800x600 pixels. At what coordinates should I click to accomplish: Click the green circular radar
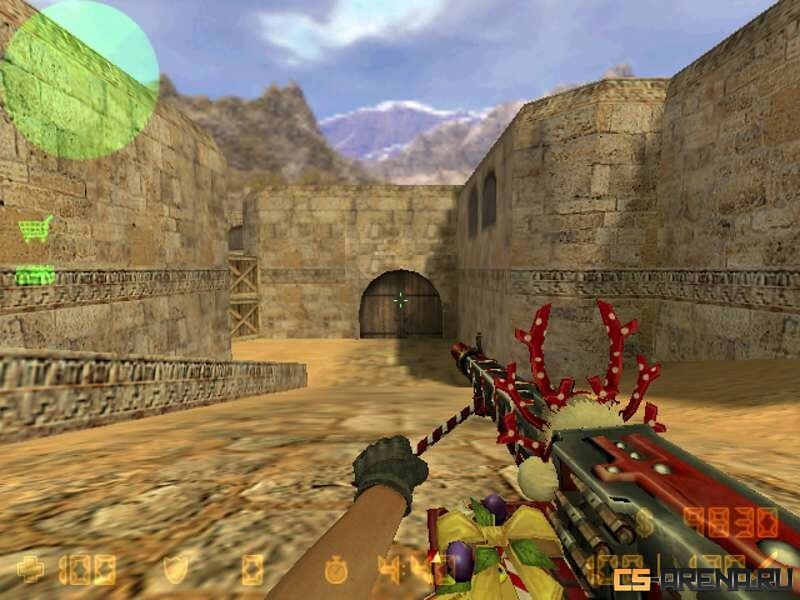click(80, 78)
